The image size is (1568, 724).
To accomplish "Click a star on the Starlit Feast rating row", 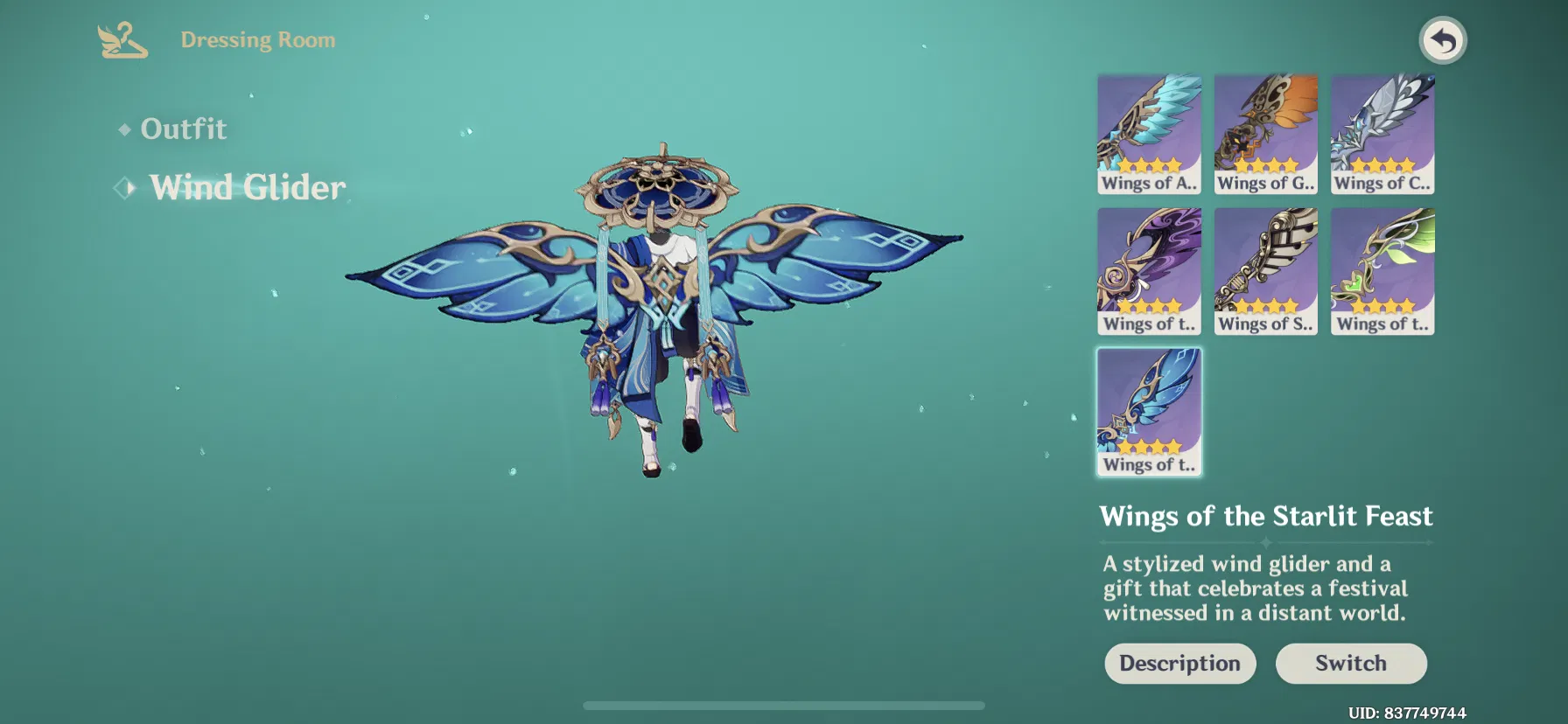I will [1149, 444].
